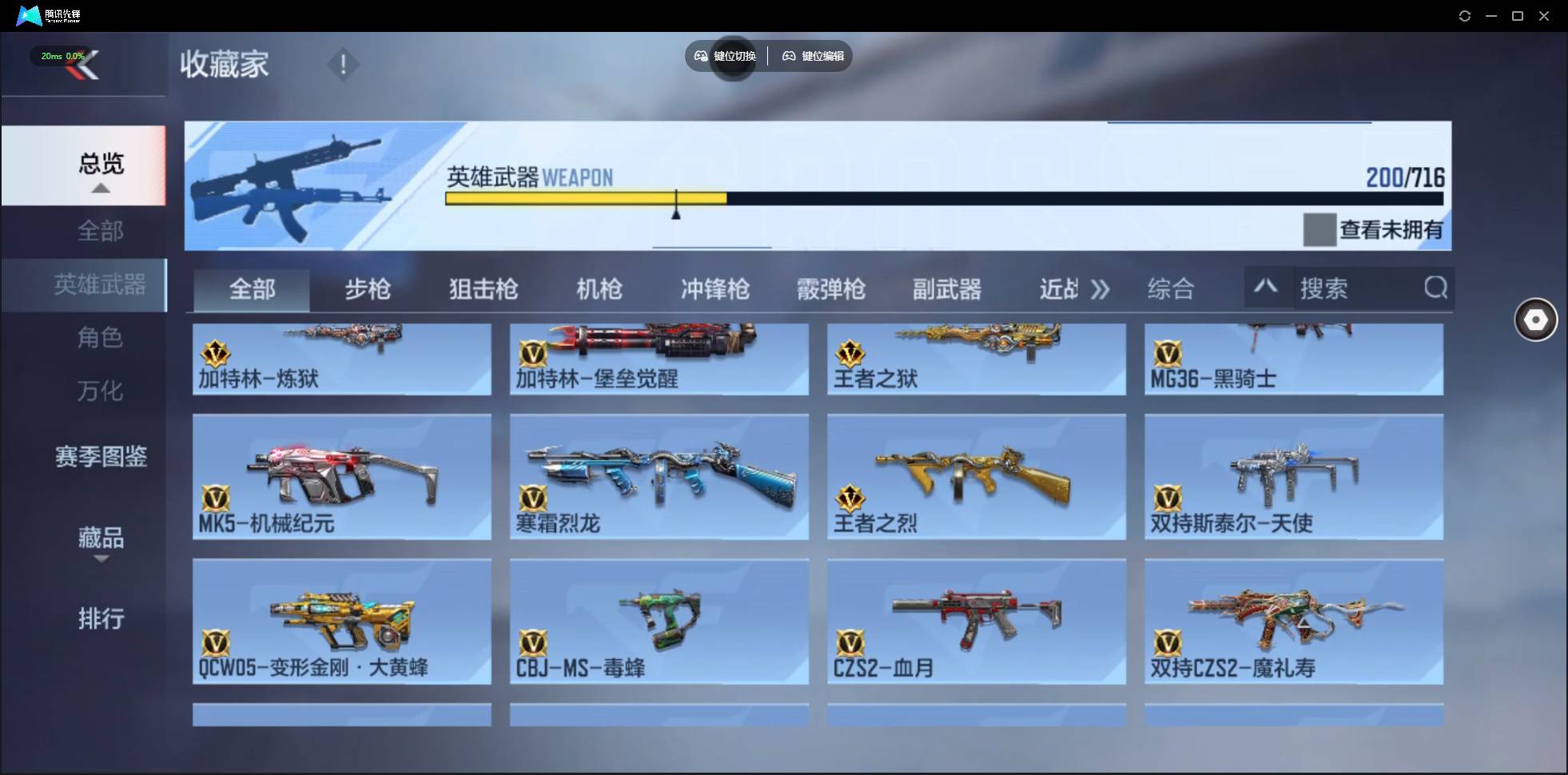Screen dimensions: 1568x775
Task: Open the 赛季图鉴 section in sidebar
Action: pyautogui.click(x=101, y=455)
